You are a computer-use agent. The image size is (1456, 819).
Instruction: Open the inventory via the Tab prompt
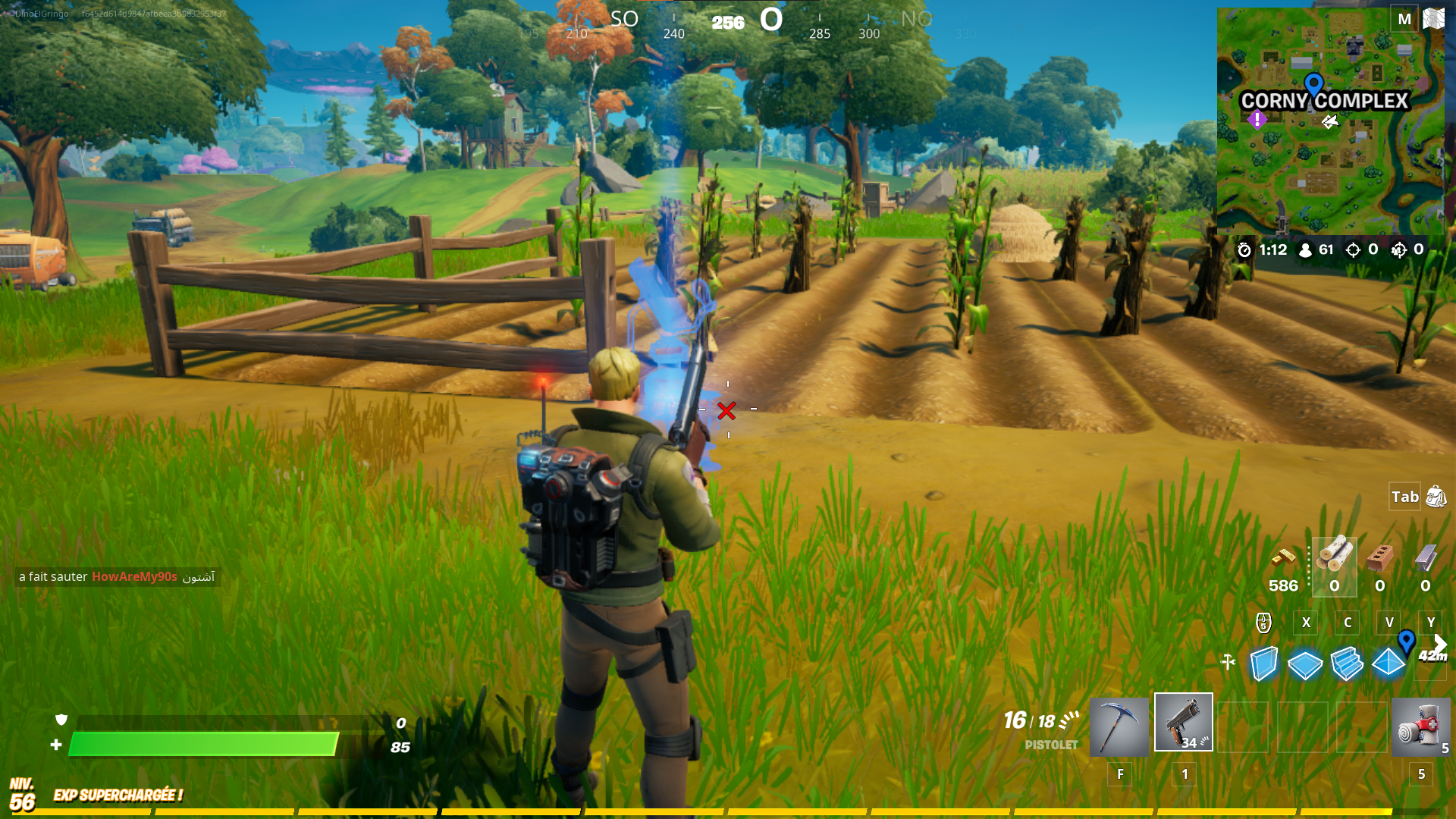click(x=1404, y=497)
